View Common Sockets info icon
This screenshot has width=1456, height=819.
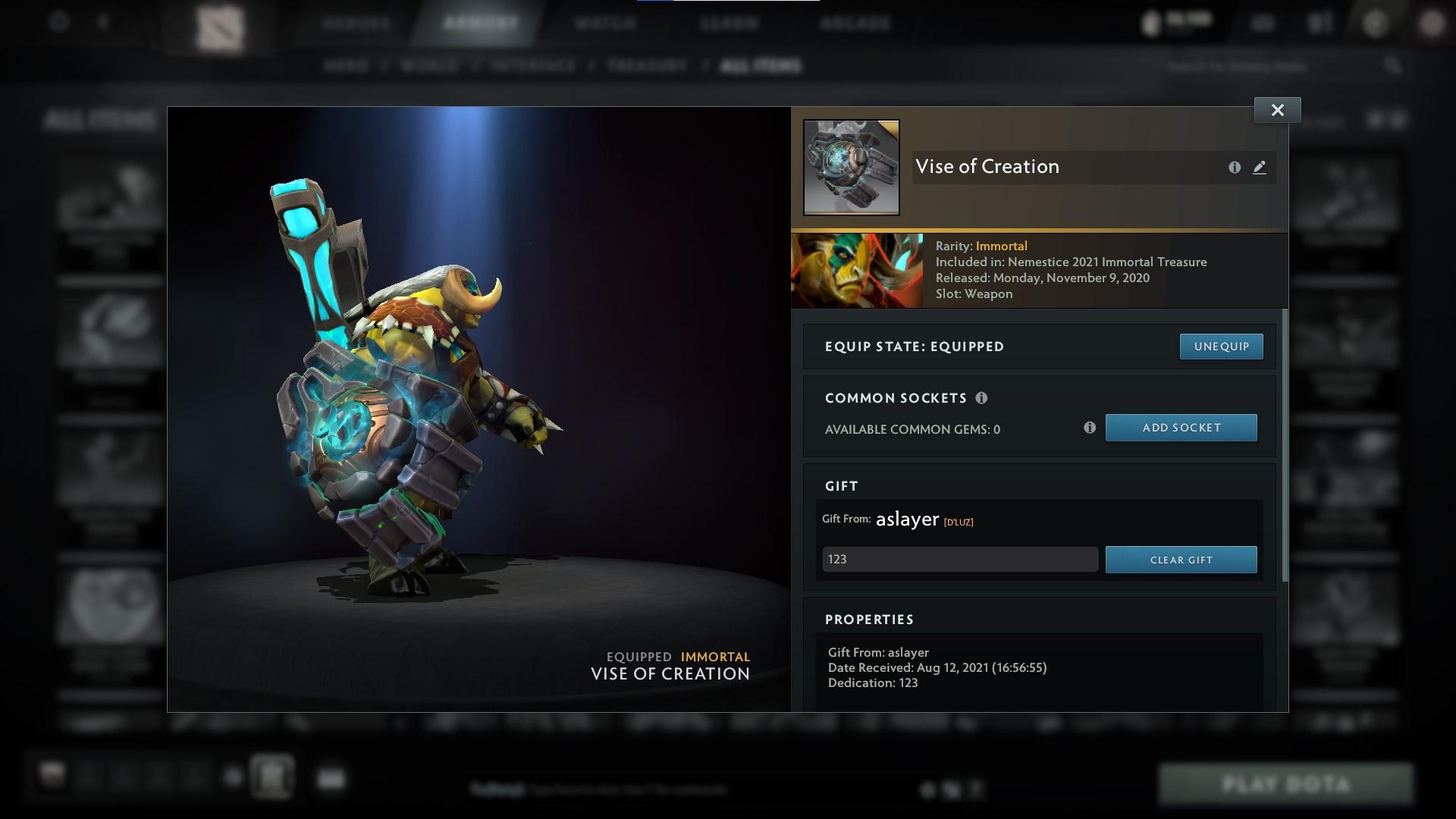click(983, 397)
